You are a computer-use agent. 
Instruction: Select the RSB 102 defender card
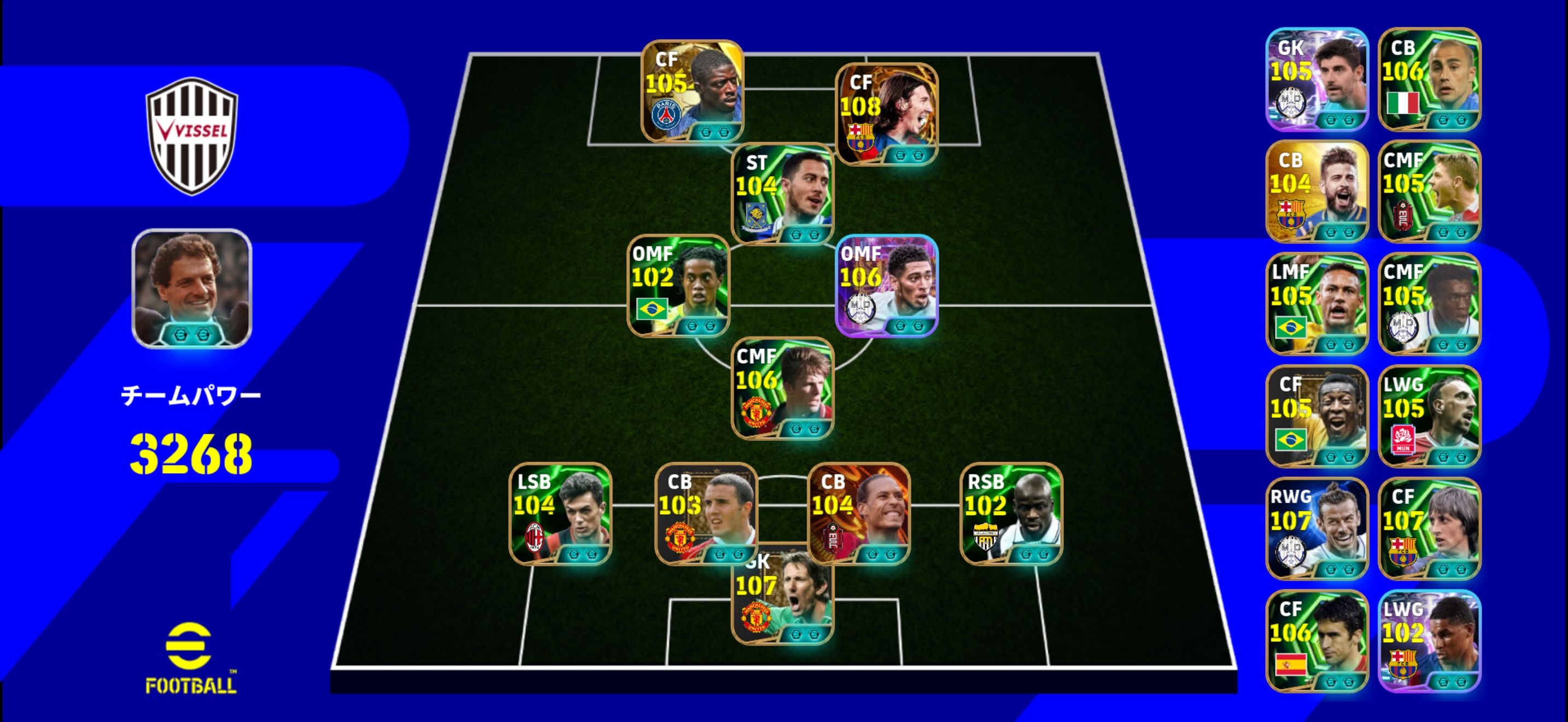1011,514
